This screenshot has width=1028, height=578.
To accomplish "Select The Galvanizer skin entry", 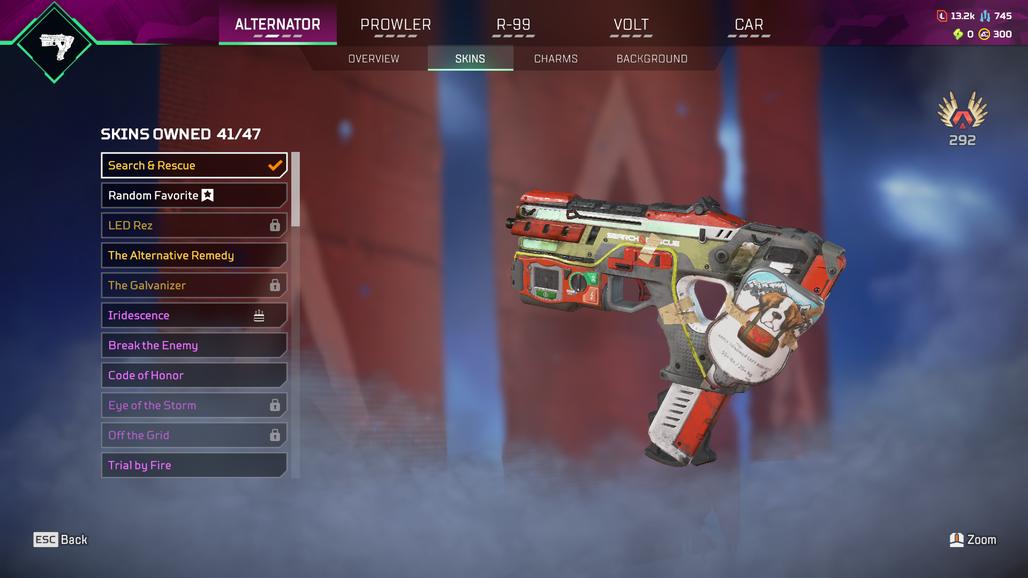I will click(x=194, y=285).
